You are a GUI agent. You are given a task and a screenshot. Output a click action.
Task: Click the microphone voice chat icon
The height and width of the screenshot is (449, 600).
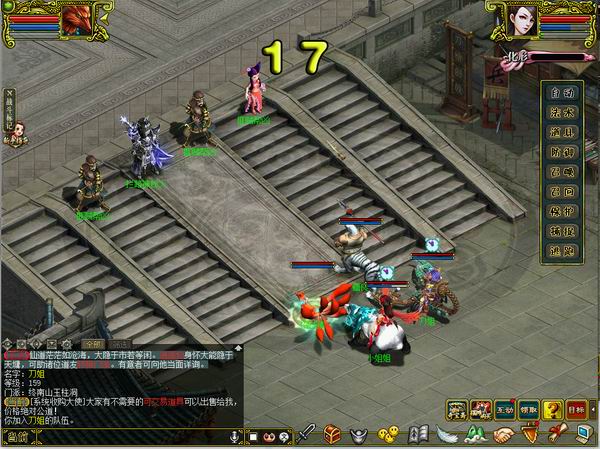click(236, 437)
